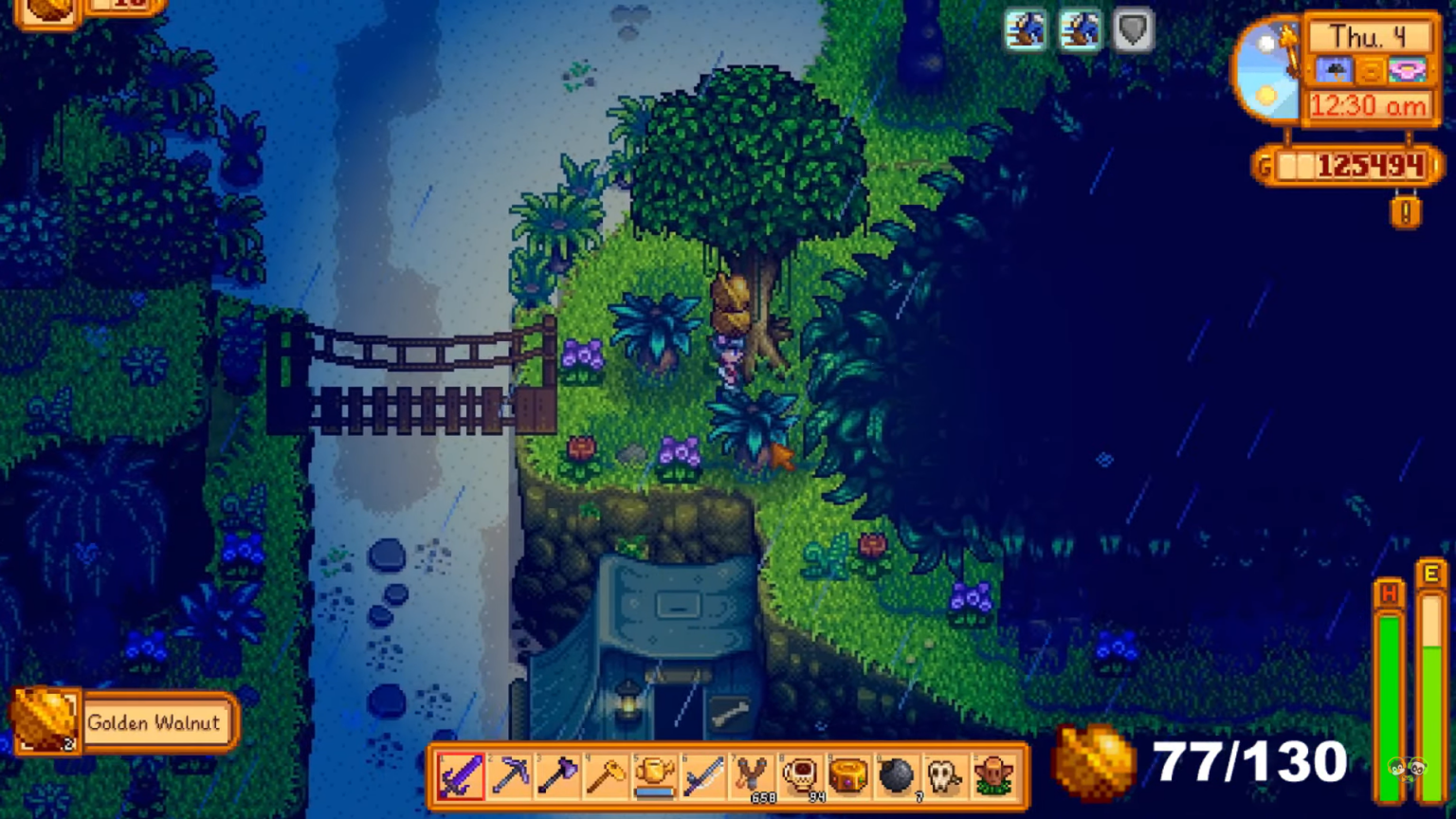Click the Golden Walnut label box bottom left
1456x819 pixels.
tap(156, 722)
